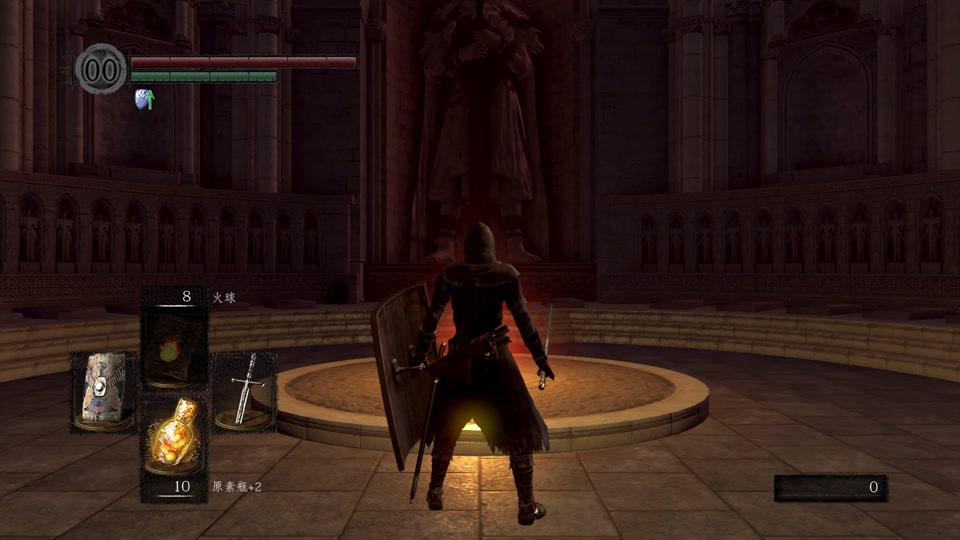The height and width of the screenshot is (540, 960).
Task: Select the sword in the right-hand slot
Action: pyautogui.click(x=244, y=390)
